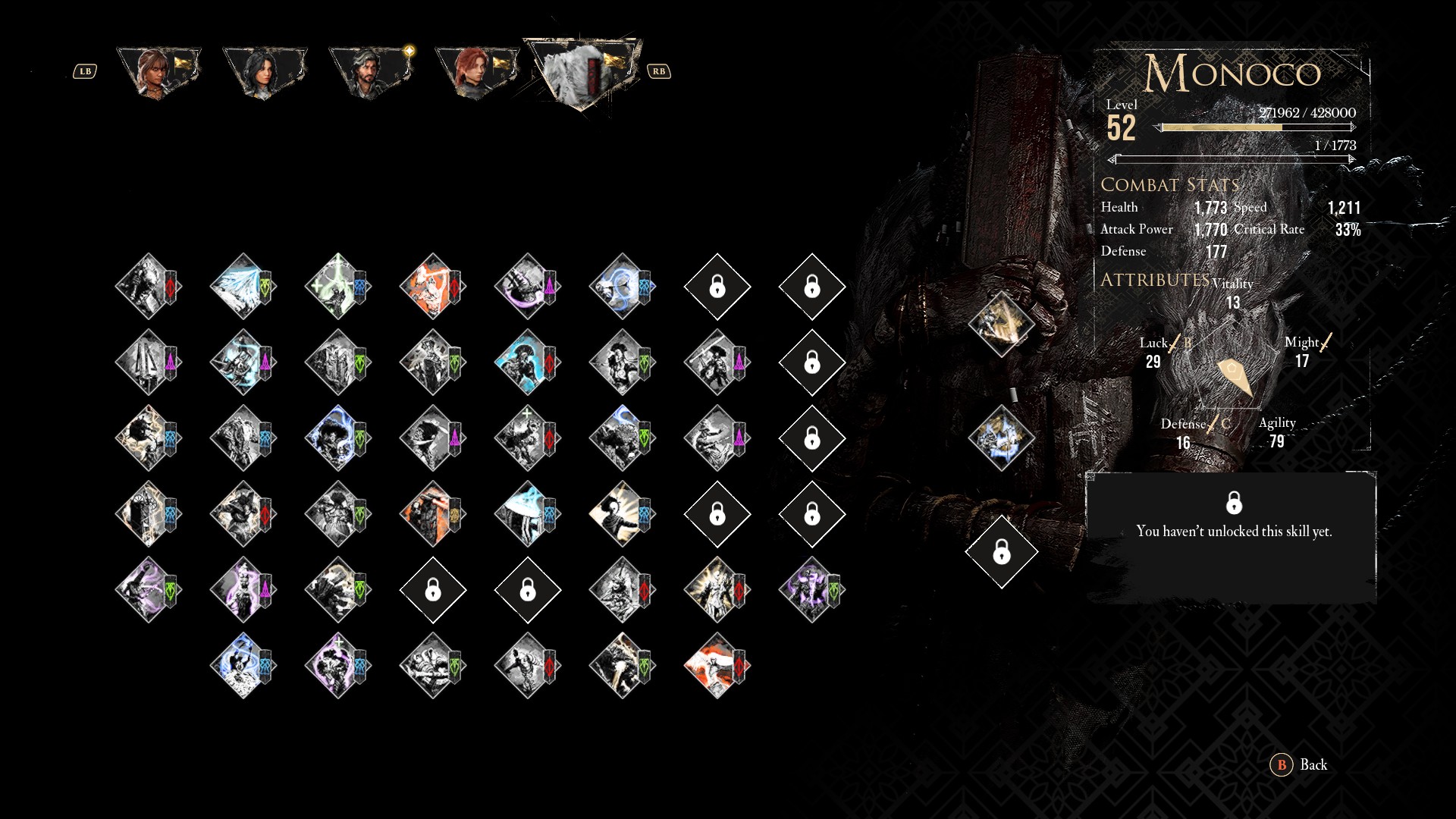This screenshot has height=819, width=1456.
Task: Pick the skill with the gold mask marker
Action: click(x=432, y=514)
